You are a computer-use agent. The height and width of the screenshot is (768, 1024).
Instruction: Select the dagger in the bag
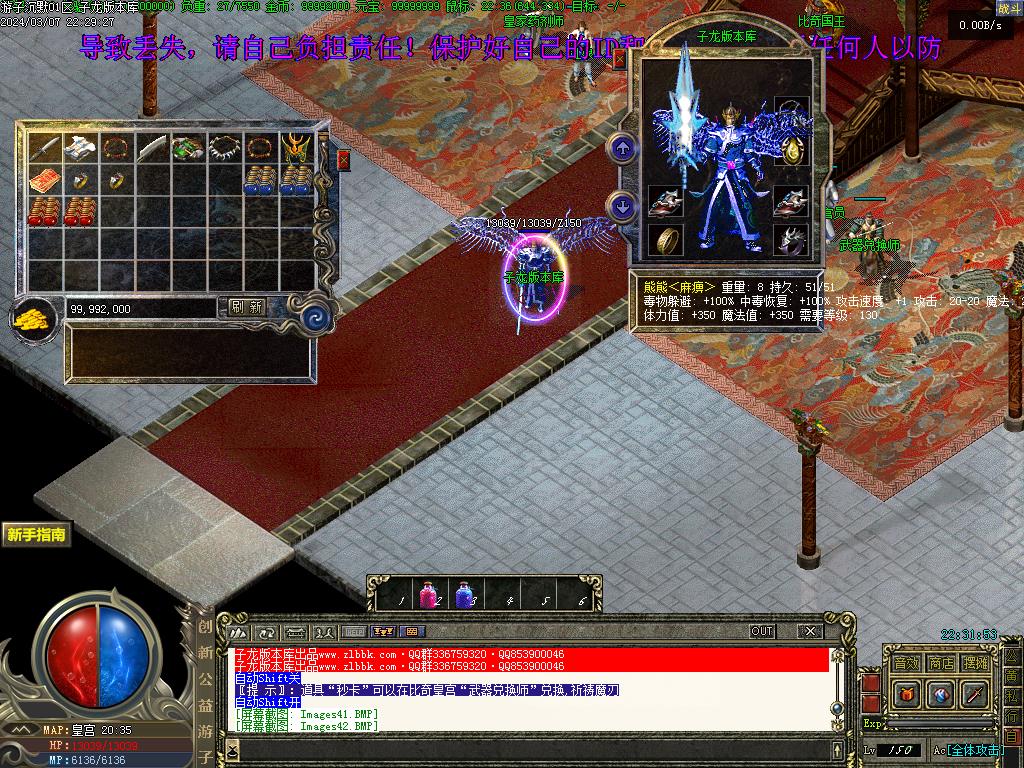(43, 148)
